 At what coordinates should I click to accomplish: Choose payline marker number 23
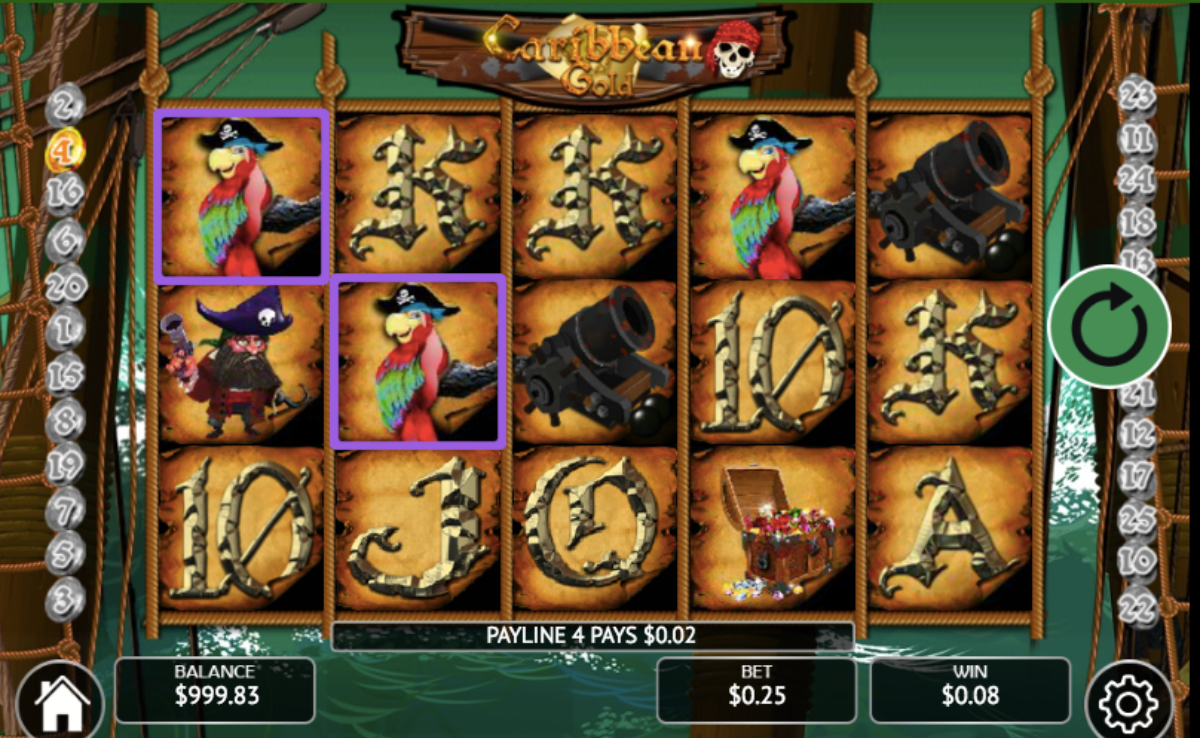(1137, 96)
